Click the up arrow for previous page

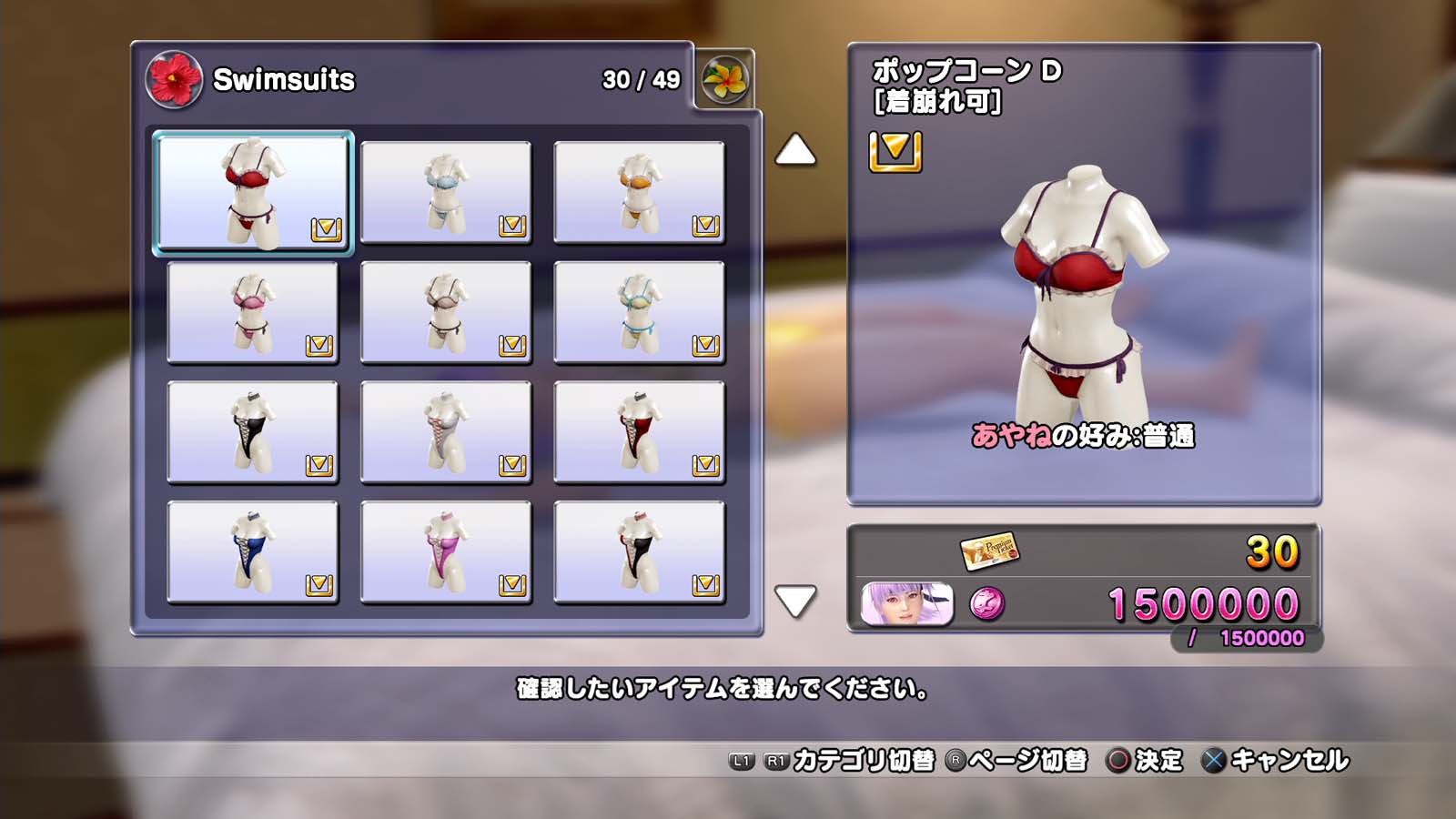pos(794,150)
